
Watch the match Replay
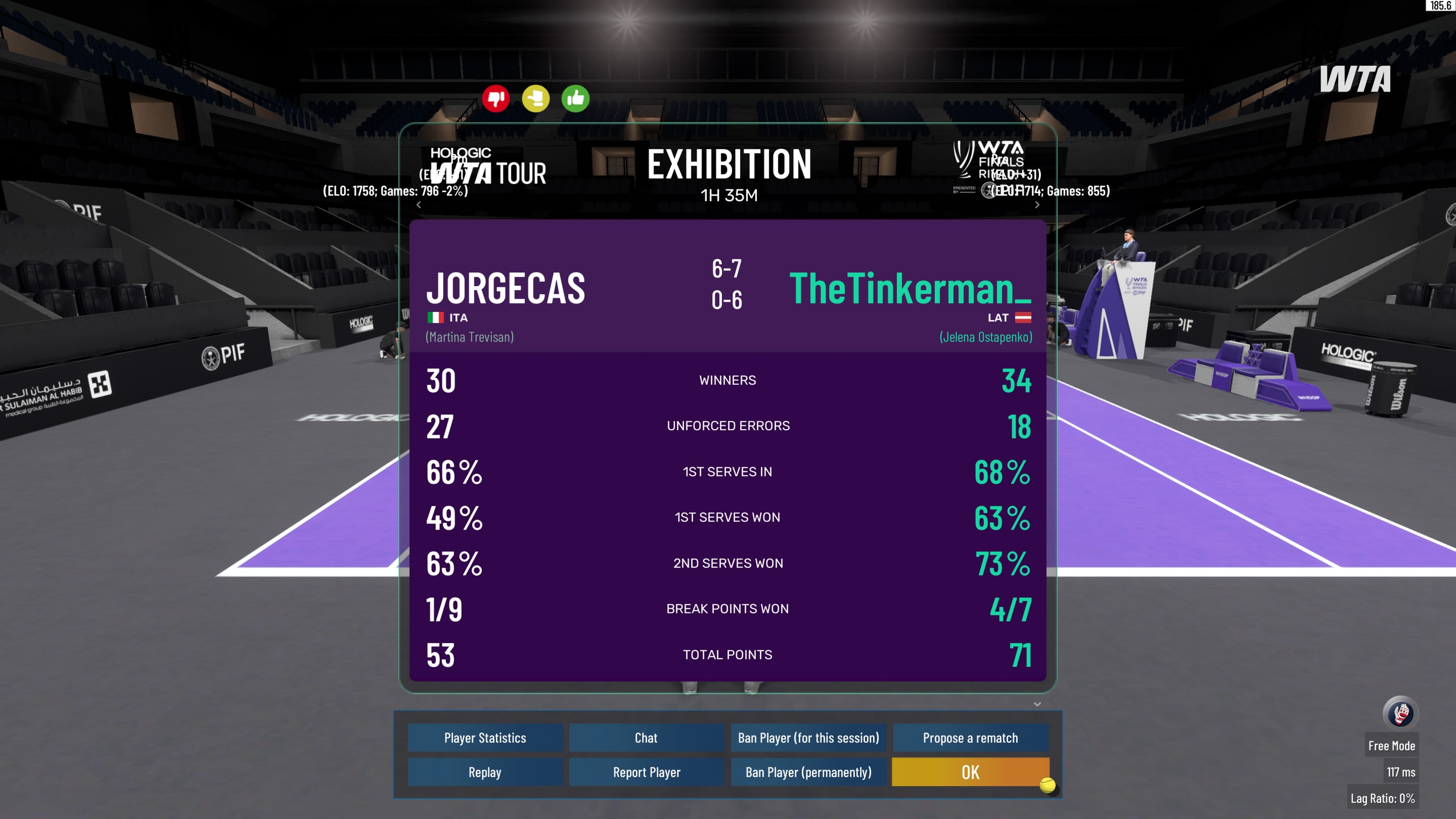coord(485,772)
